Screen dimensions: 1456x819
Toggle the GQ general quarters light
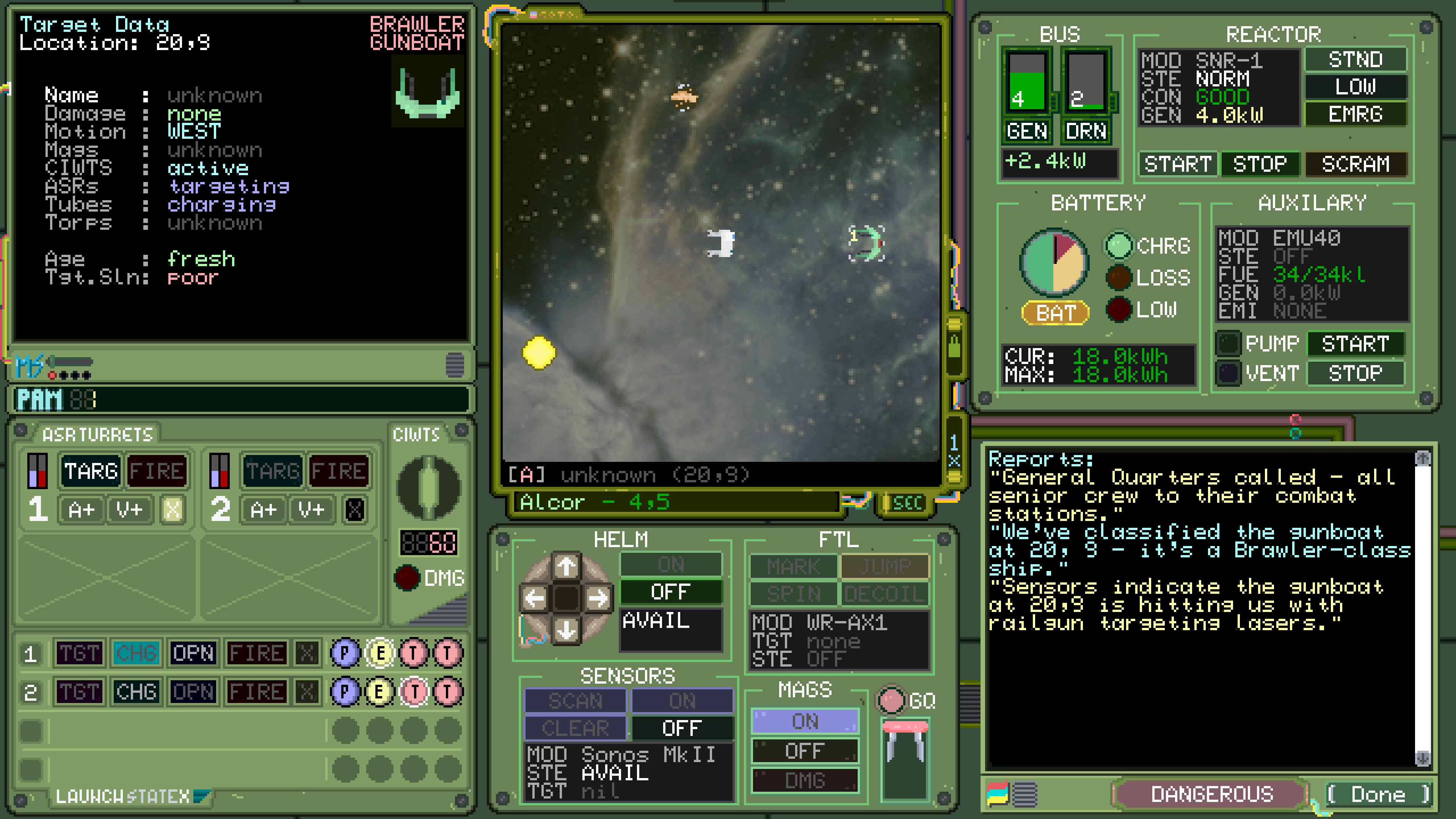[891, 700]
